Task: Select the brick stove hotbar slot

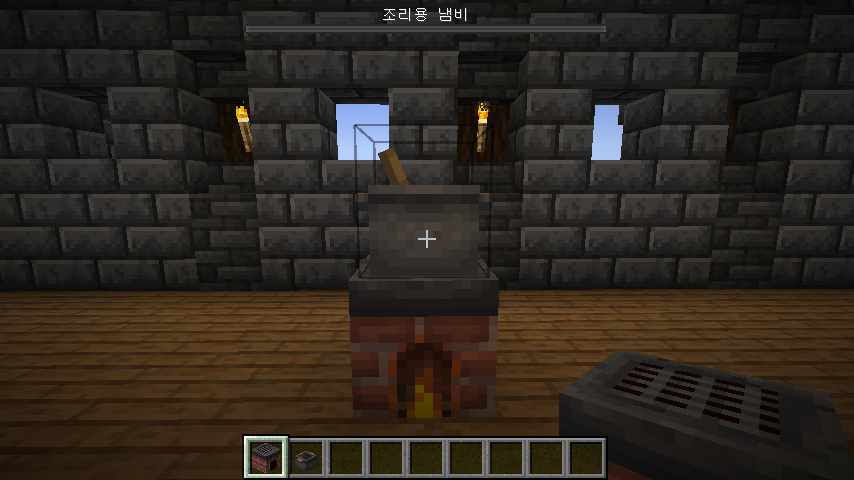Action: click(x=266, y=458)
